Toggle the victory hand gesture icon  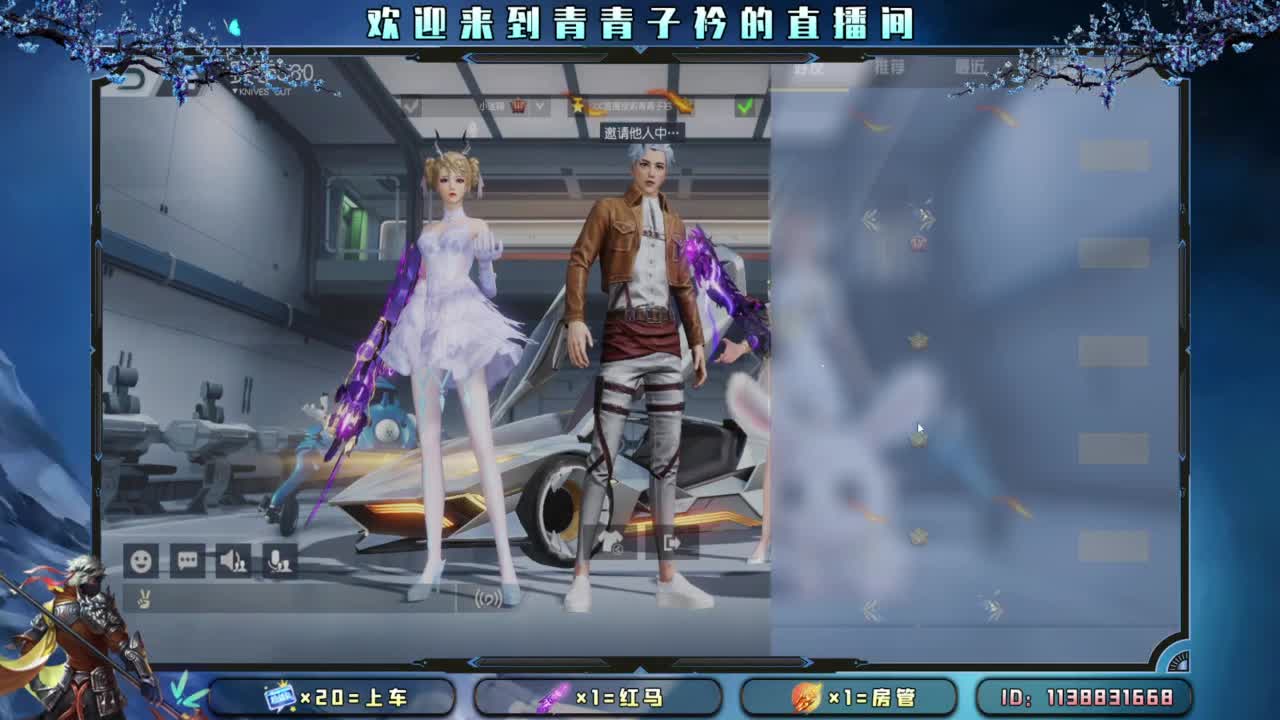coord(143,599)
